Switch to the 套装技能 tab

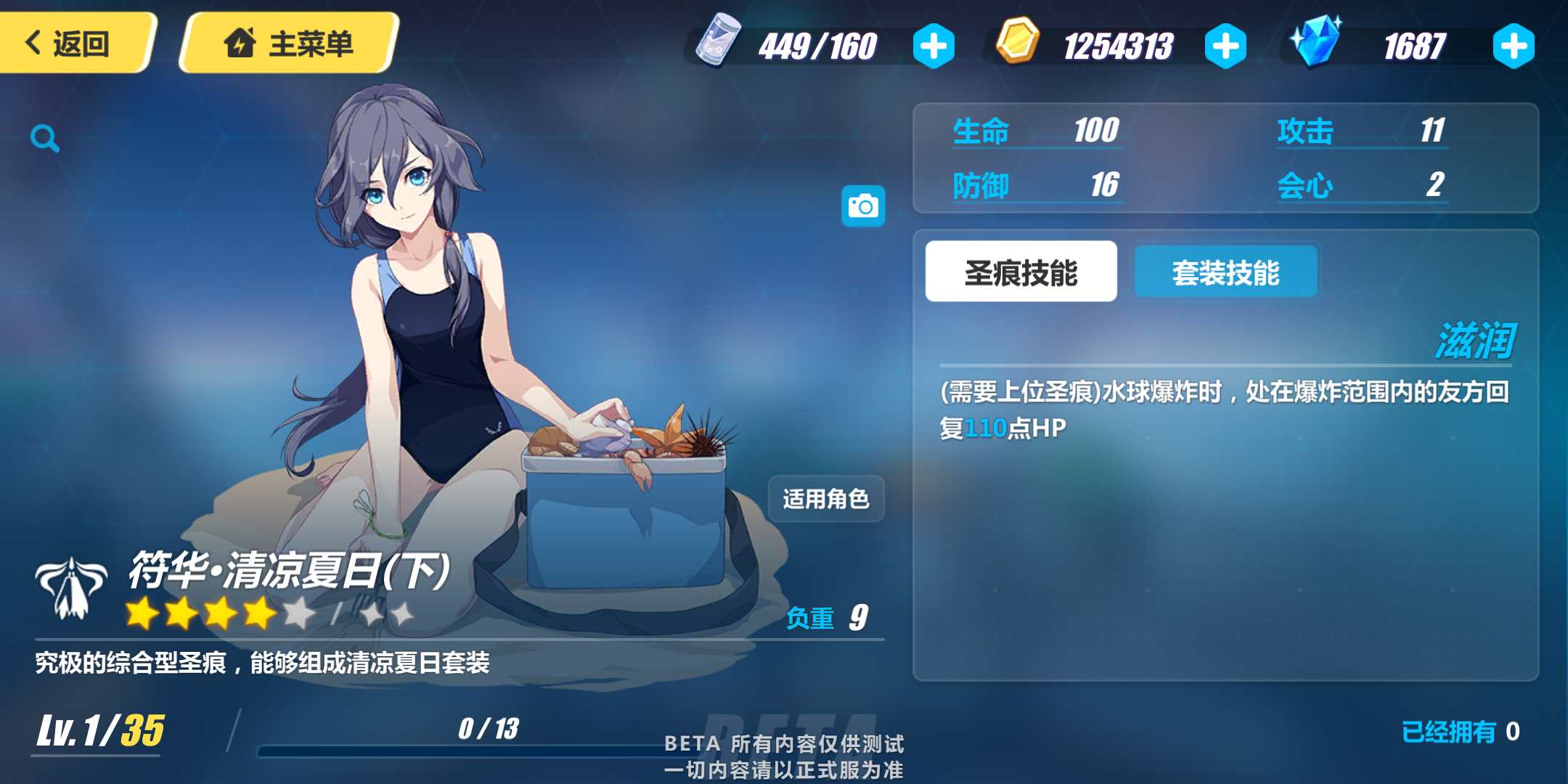point(1225,271)
